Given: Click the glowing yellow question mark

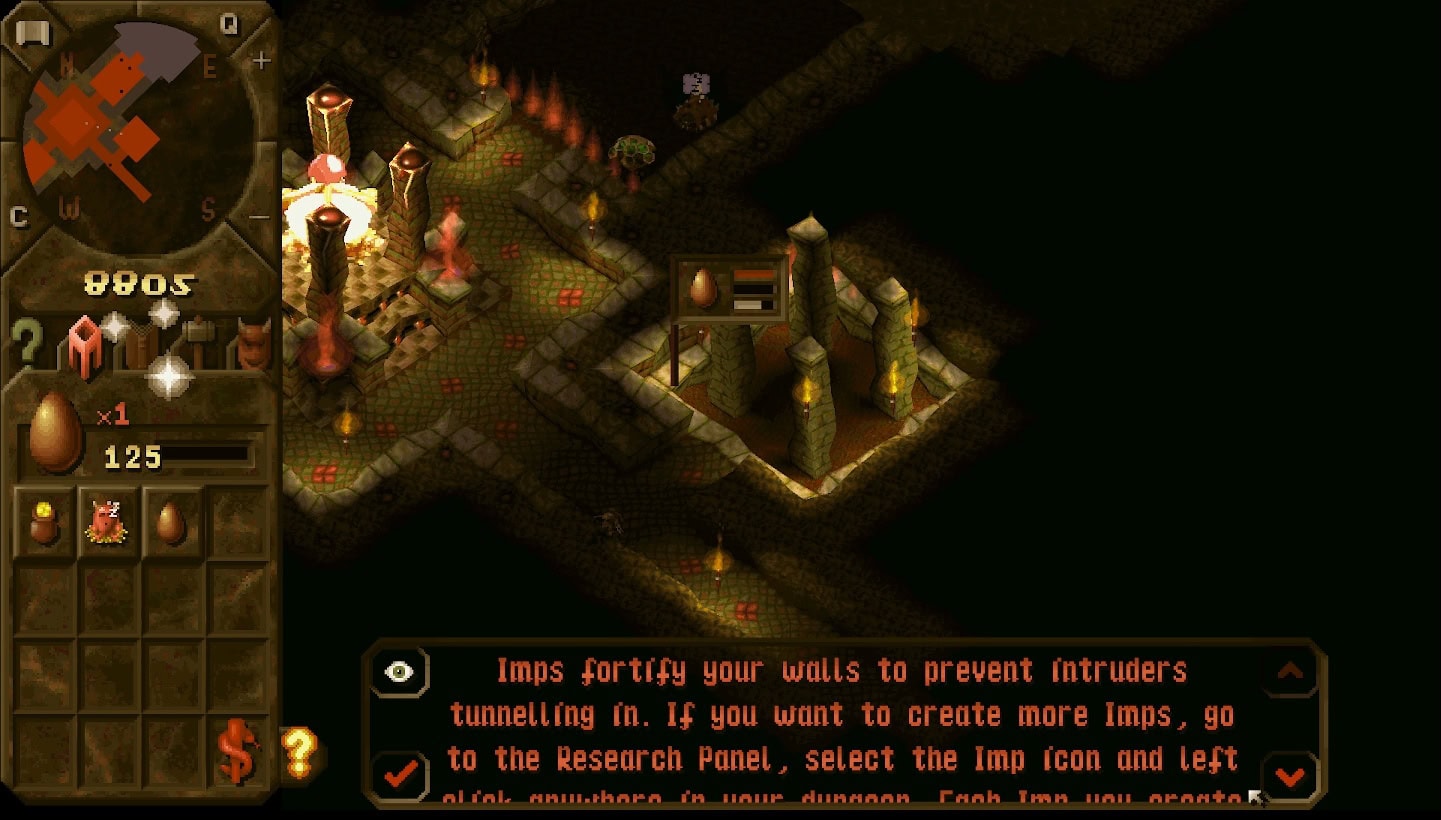Looking at the screenshot, I should coord(299,751).
